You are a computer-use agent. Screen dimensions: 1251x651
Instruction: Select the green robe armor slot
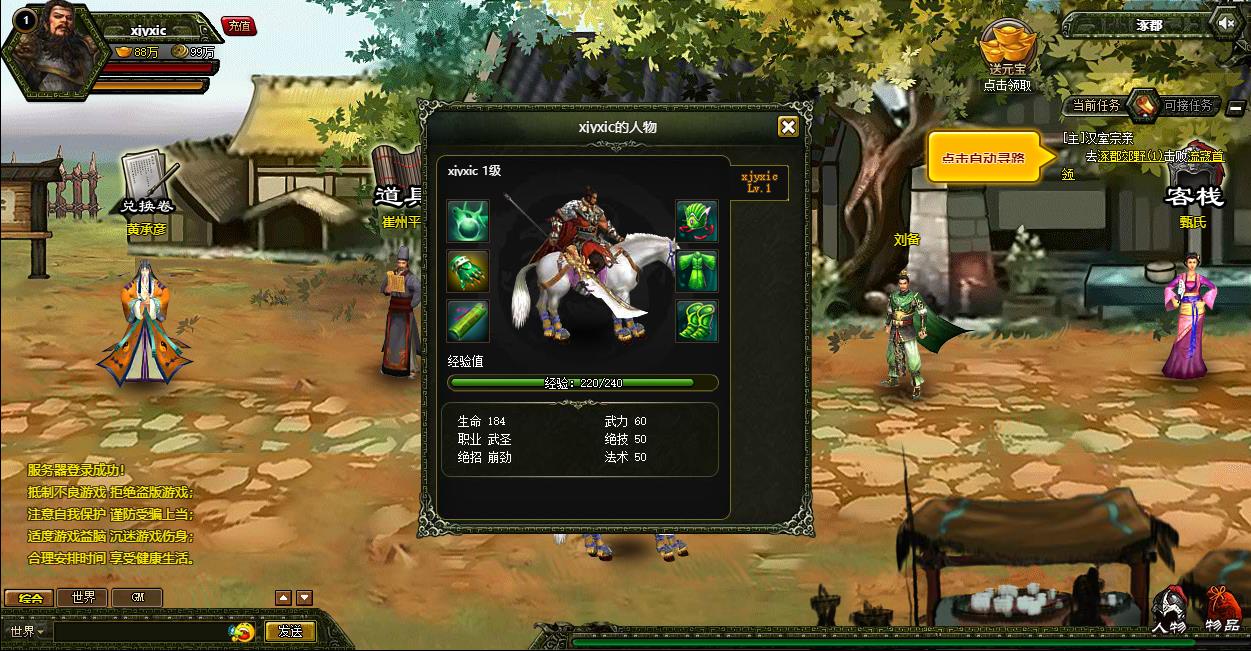pyautogui.click(x=697, y=270)
